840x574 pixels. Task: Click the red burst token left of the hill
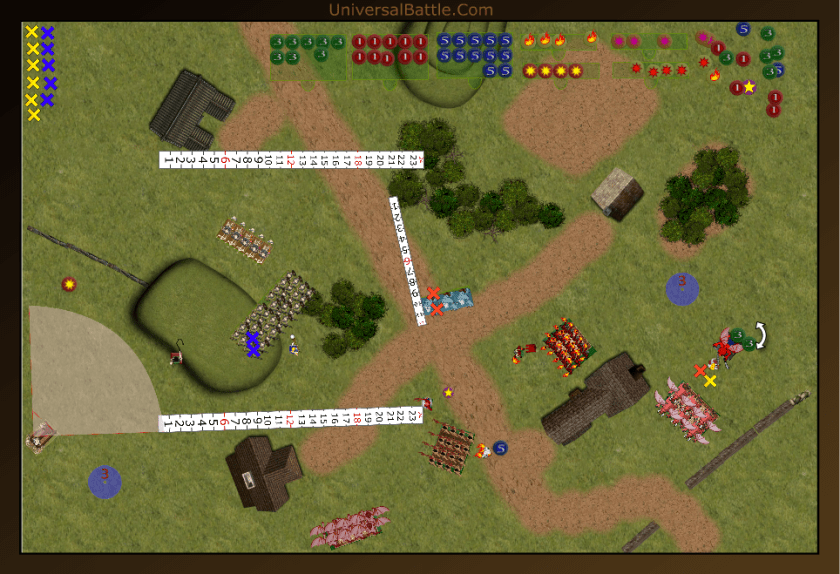[x=68, y=285]
